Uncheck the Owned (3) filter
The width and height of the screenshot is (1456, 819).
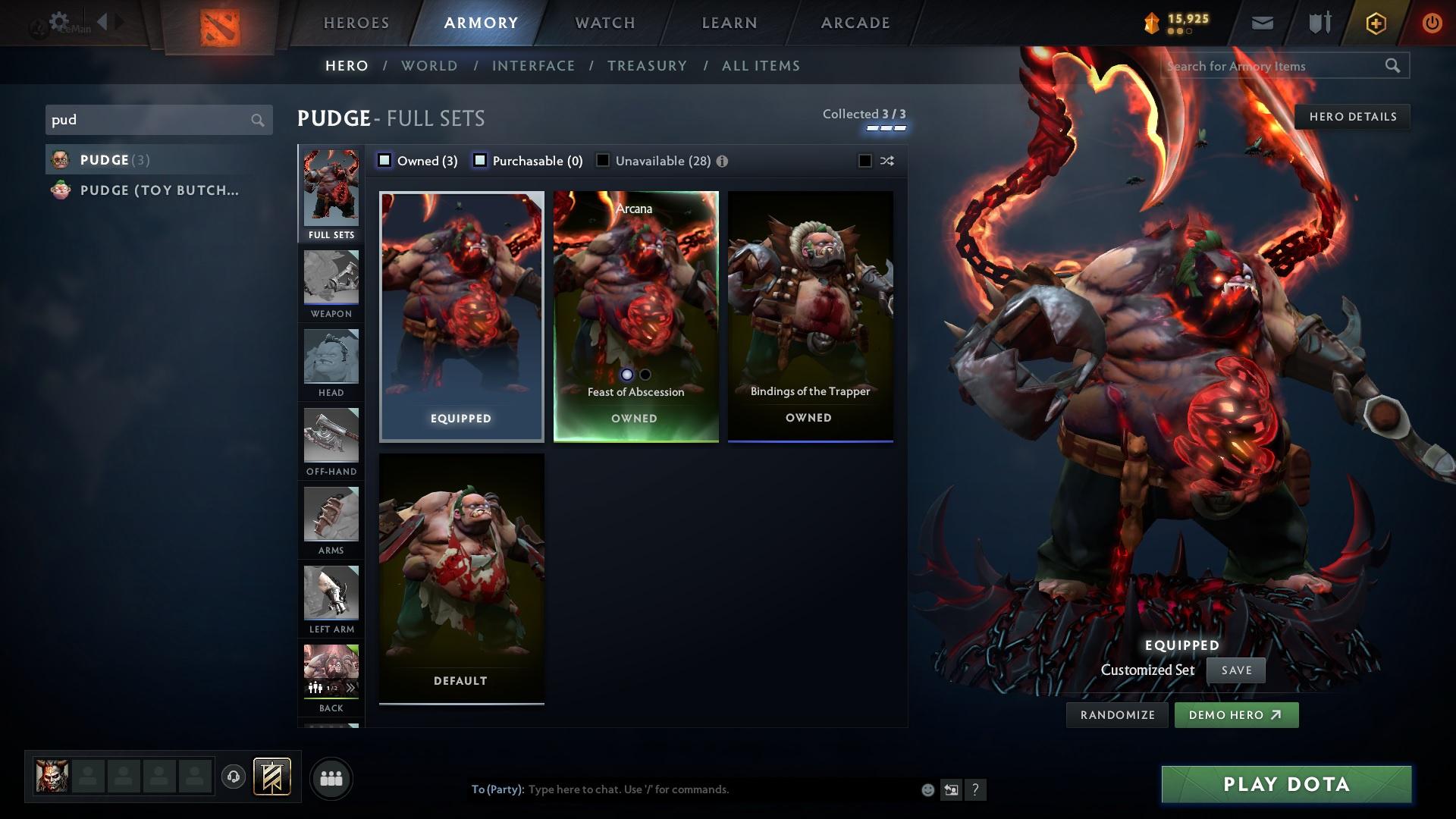(x=385, y=160)
